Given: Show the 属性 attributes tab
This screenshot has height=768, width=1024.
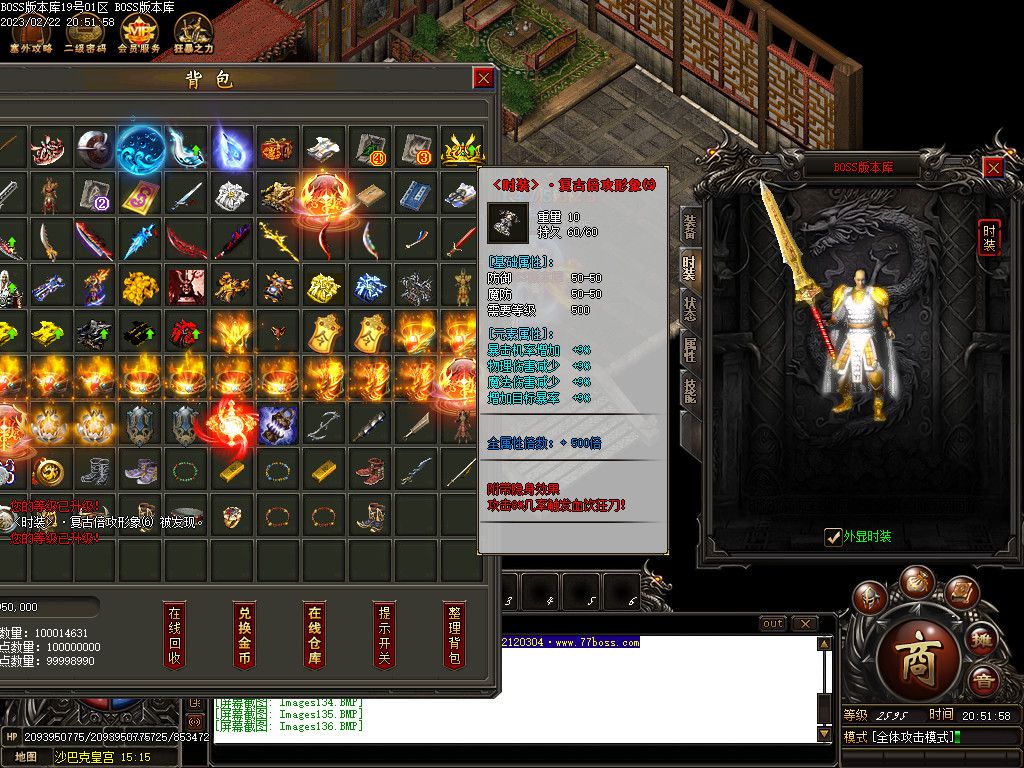Looking at the screenshot, I should coord(689,349).
